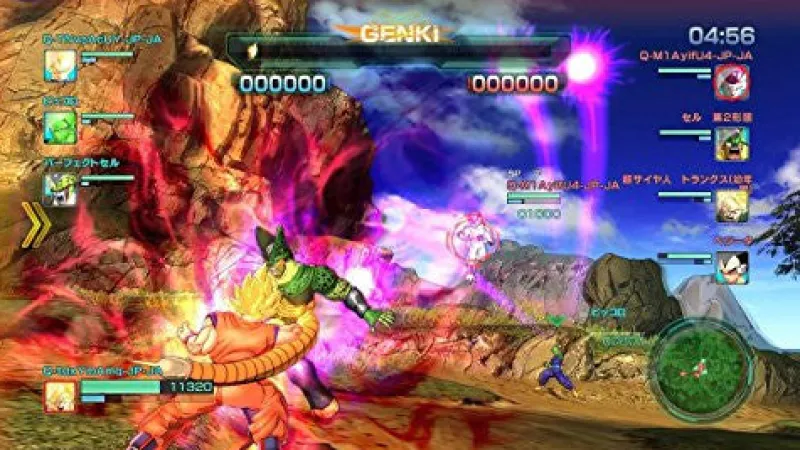Click the Perfect Cell teammate portrait

pos(59,188)
